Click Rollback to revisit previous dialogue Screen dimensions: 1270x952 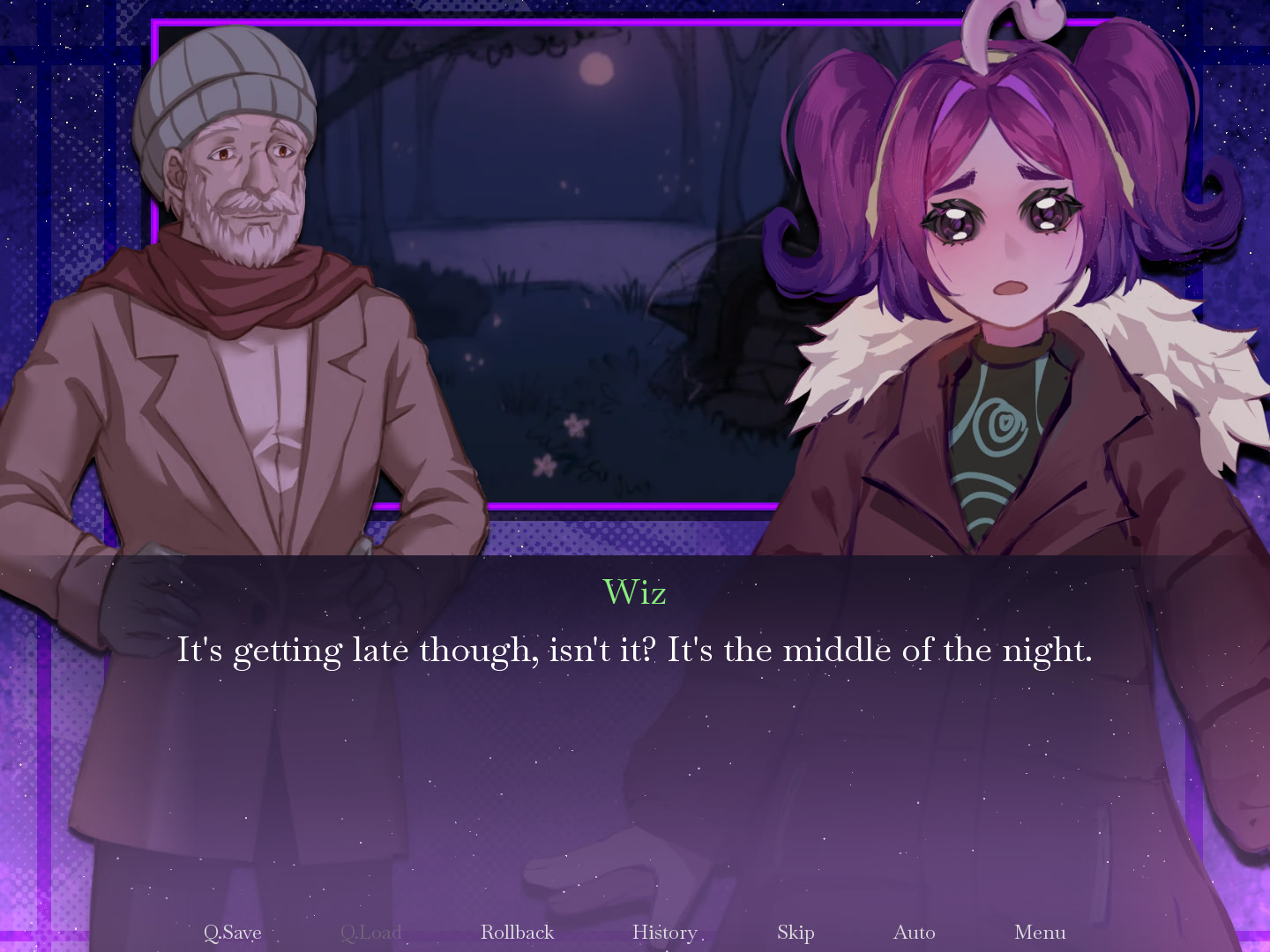point(517,932)
